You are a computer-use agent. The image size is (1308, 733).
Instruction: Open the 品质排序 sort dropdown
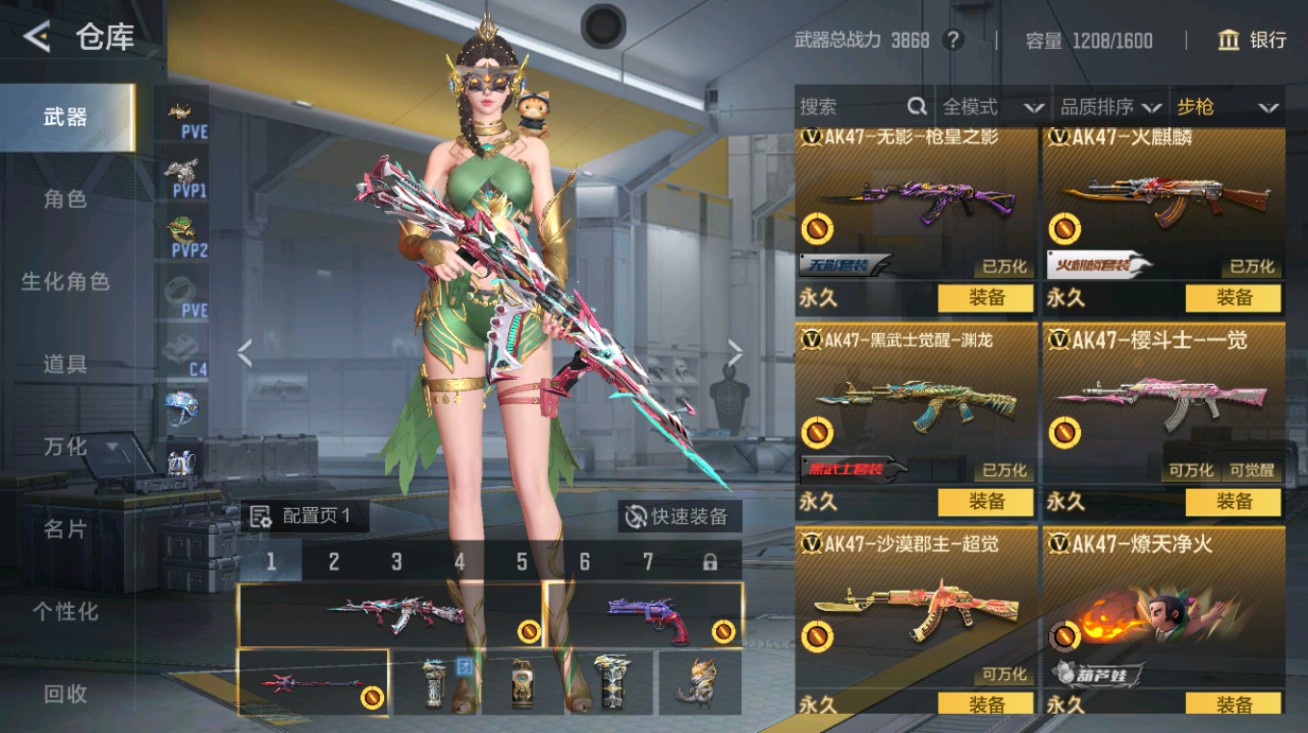click(1110, 107)
